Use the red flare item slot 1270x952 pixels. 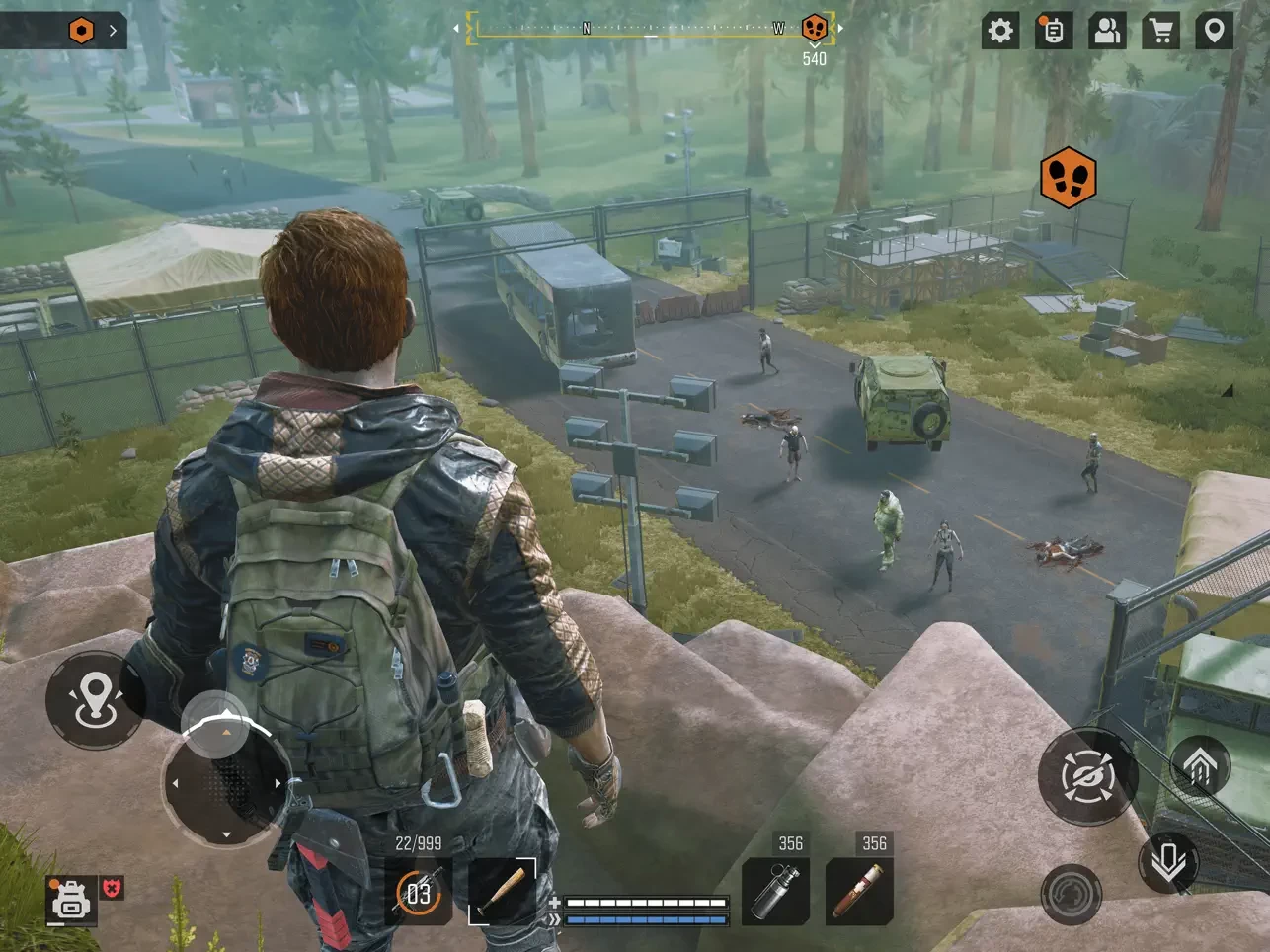859,892
